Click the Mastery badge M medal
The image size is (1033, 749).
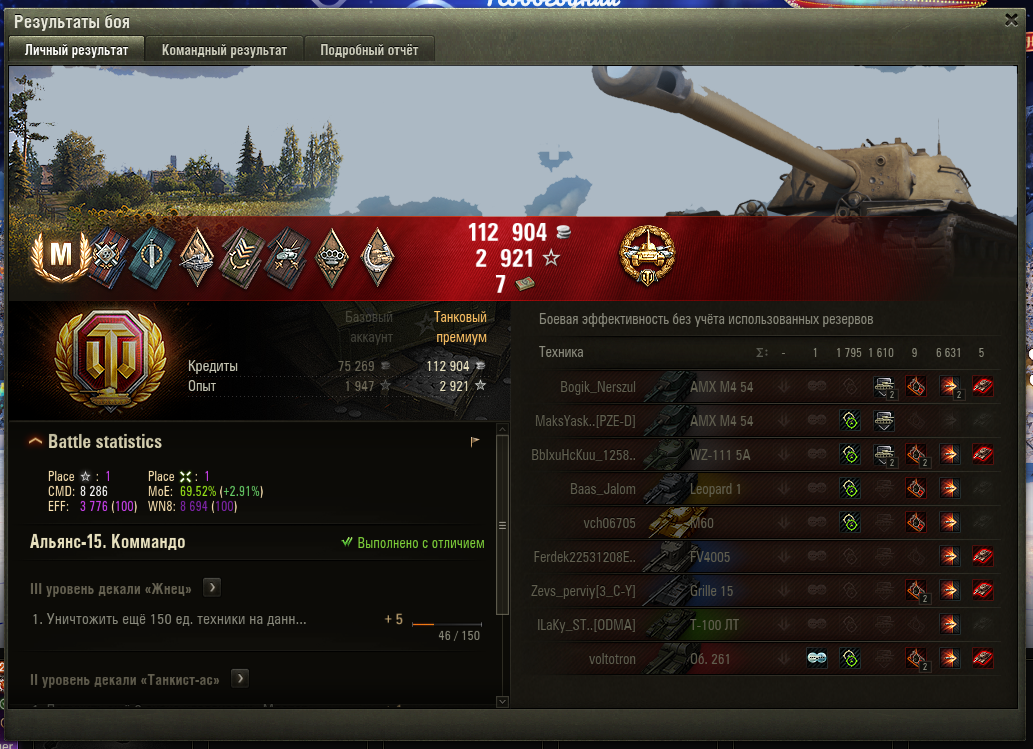[x=61, y=256]
